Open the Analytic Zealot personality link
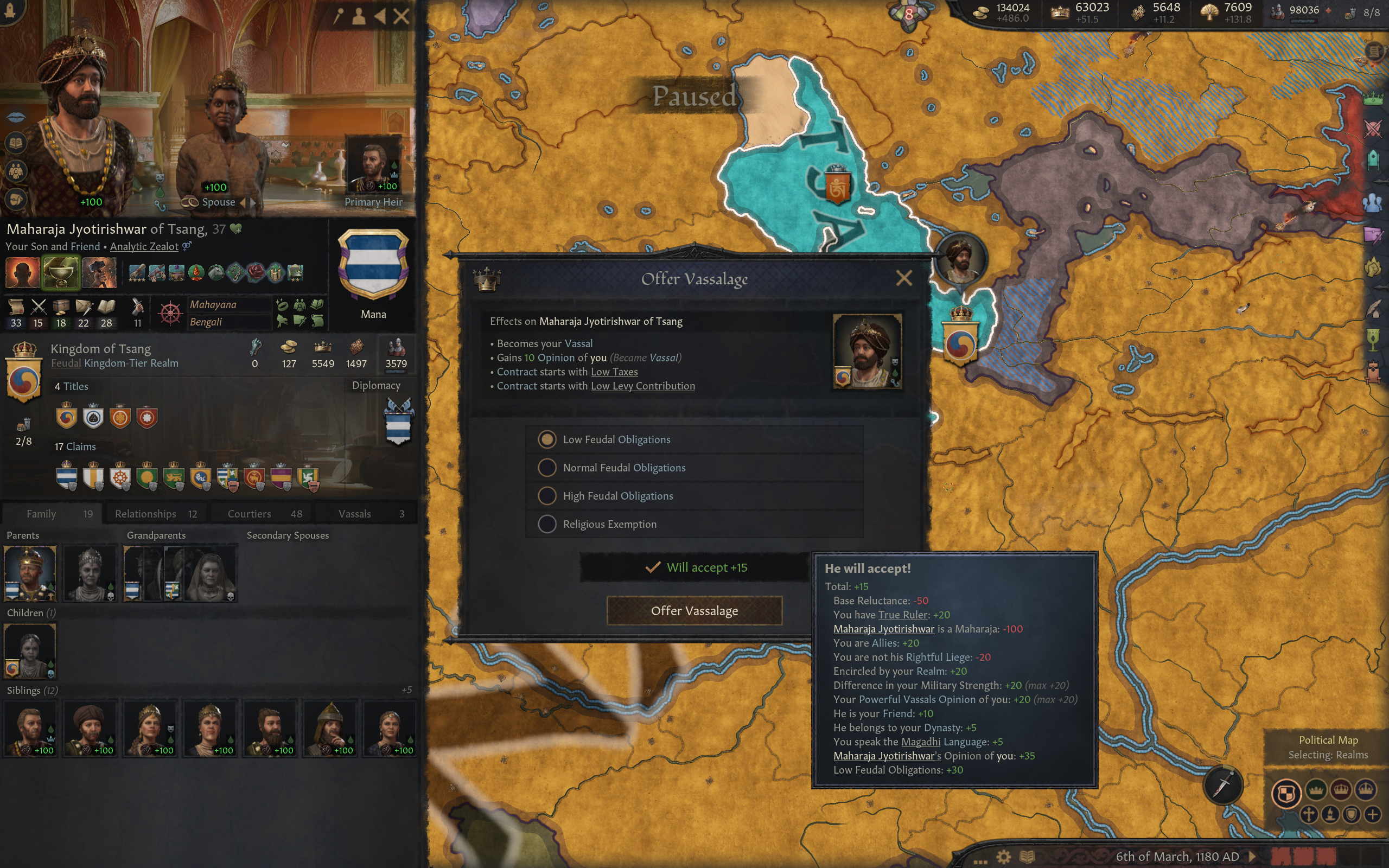 click(x=144, y=247)
